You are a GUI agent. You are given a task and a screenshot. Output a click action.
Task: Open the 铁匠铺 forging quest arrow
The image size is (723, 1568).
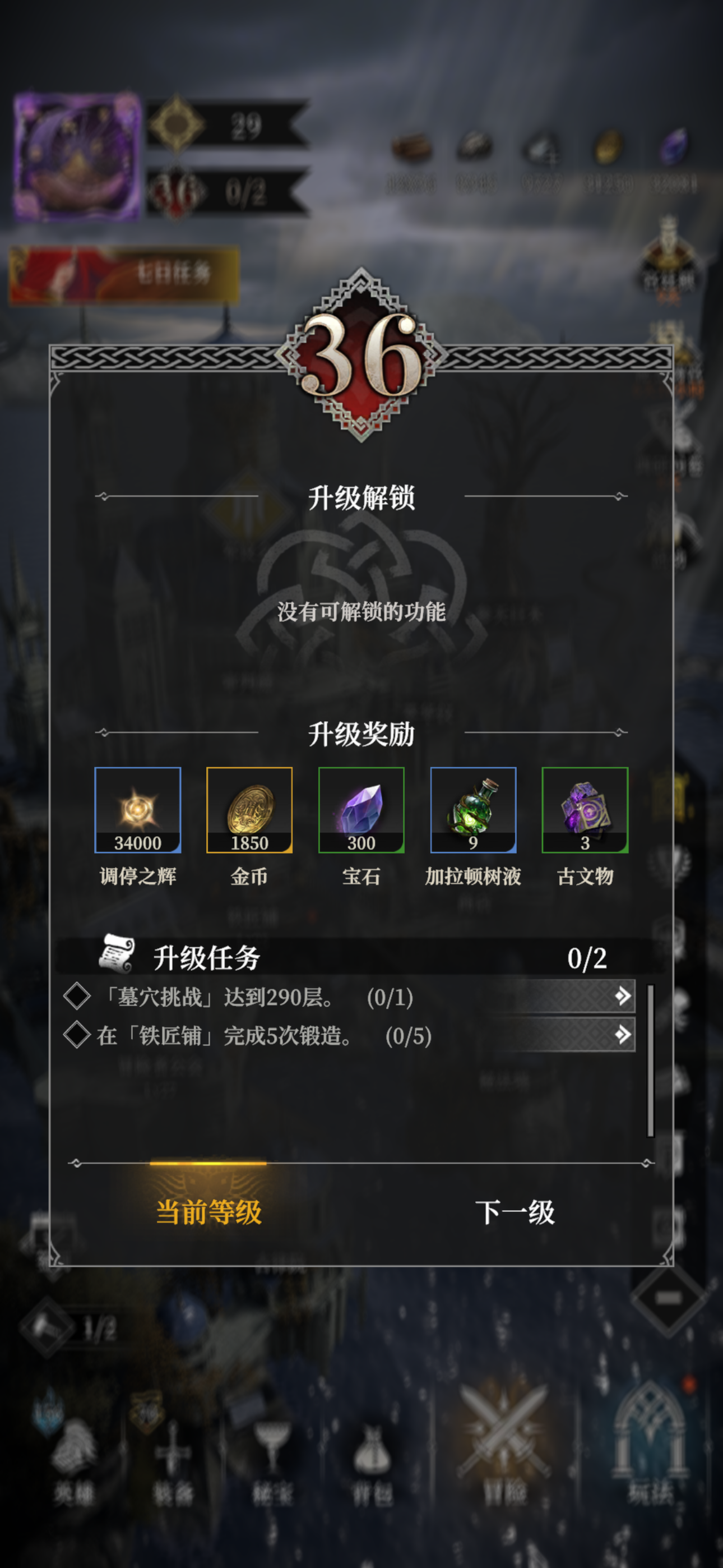coord(623,1035)
